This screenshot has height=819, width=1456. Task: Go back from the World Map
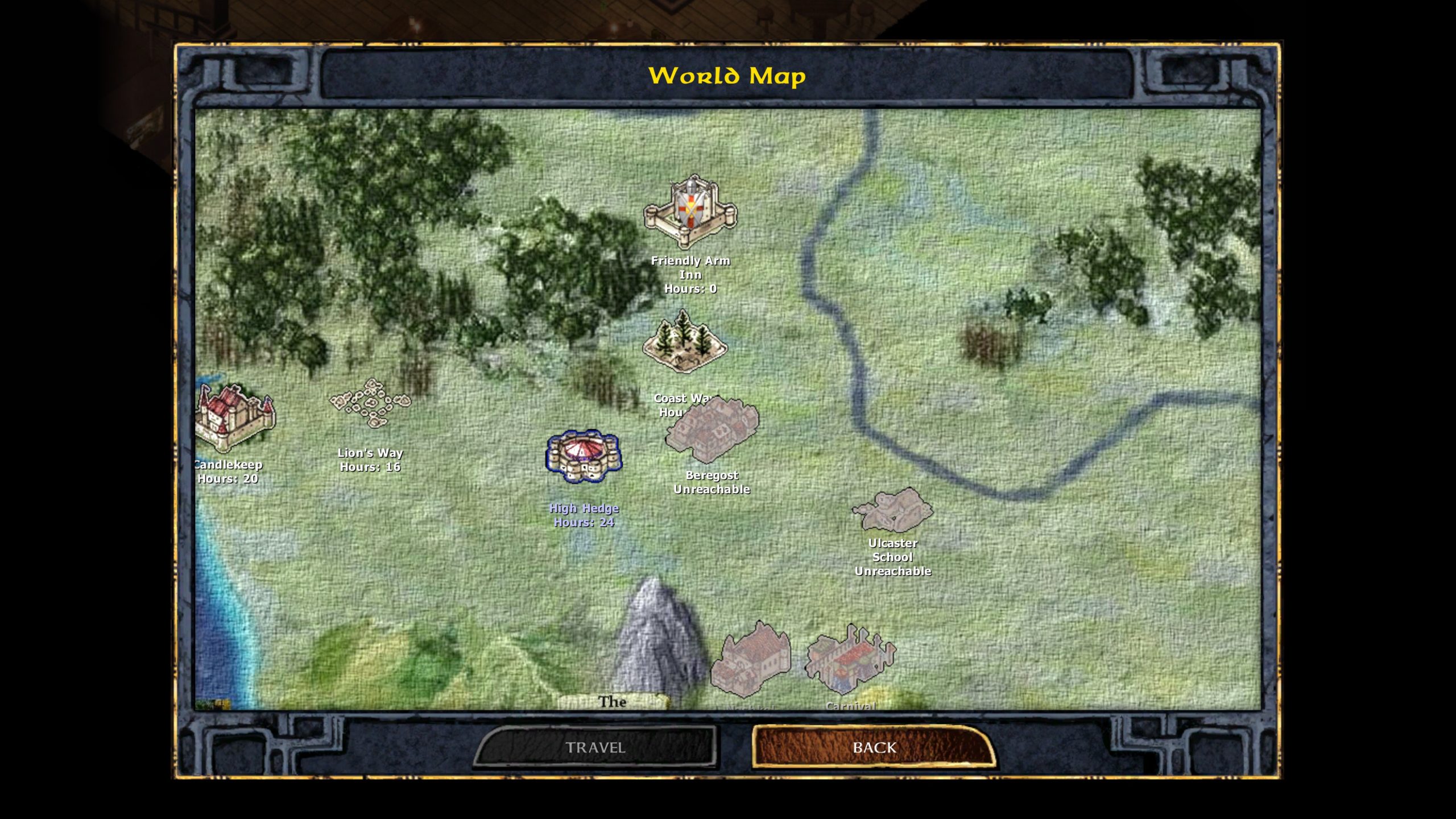click(874, 747)
